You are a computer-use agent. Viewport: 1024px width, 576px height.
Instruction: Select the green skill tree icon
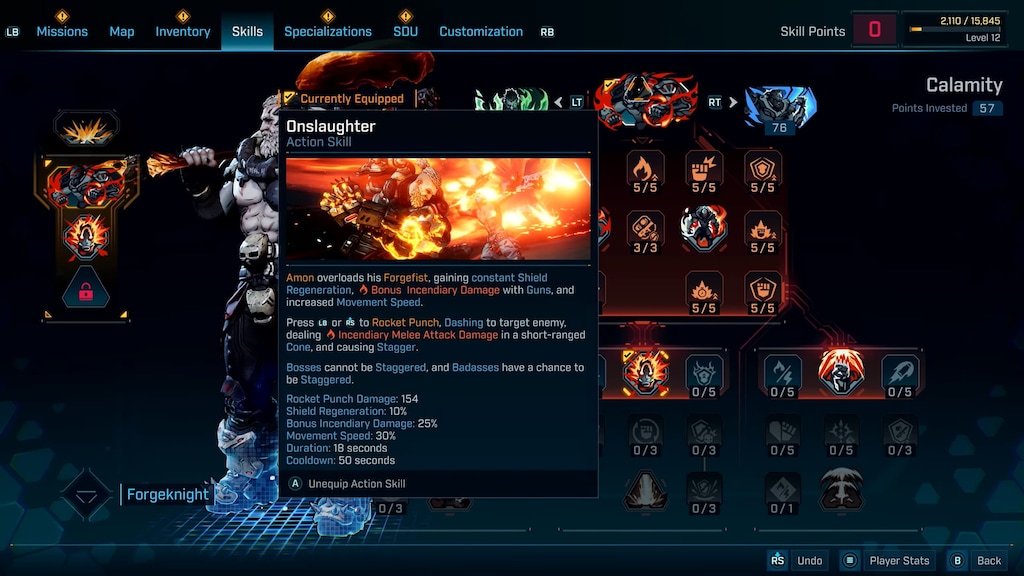point(510,100)
